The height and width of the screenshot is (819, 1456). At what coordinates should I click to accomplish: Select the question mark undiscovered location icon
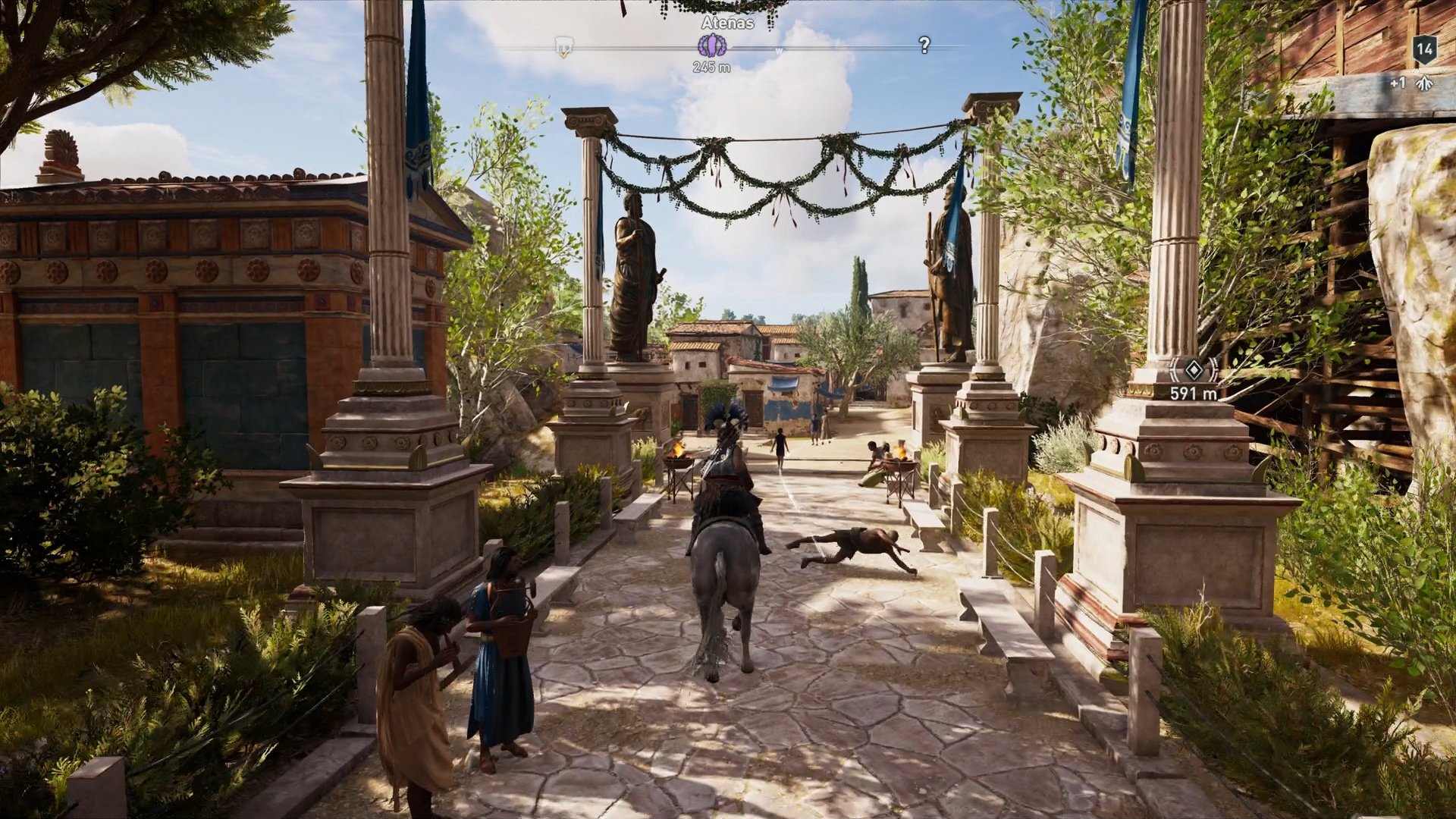pyautogui.click(x=924, y=45)
